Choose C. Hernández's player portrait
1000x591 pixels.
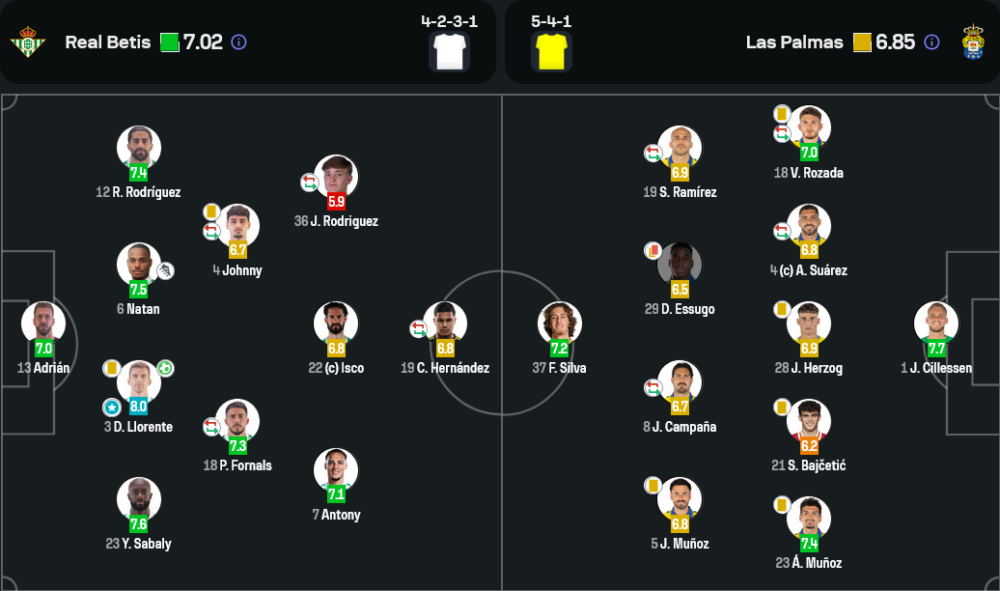(x=445, y=323)
